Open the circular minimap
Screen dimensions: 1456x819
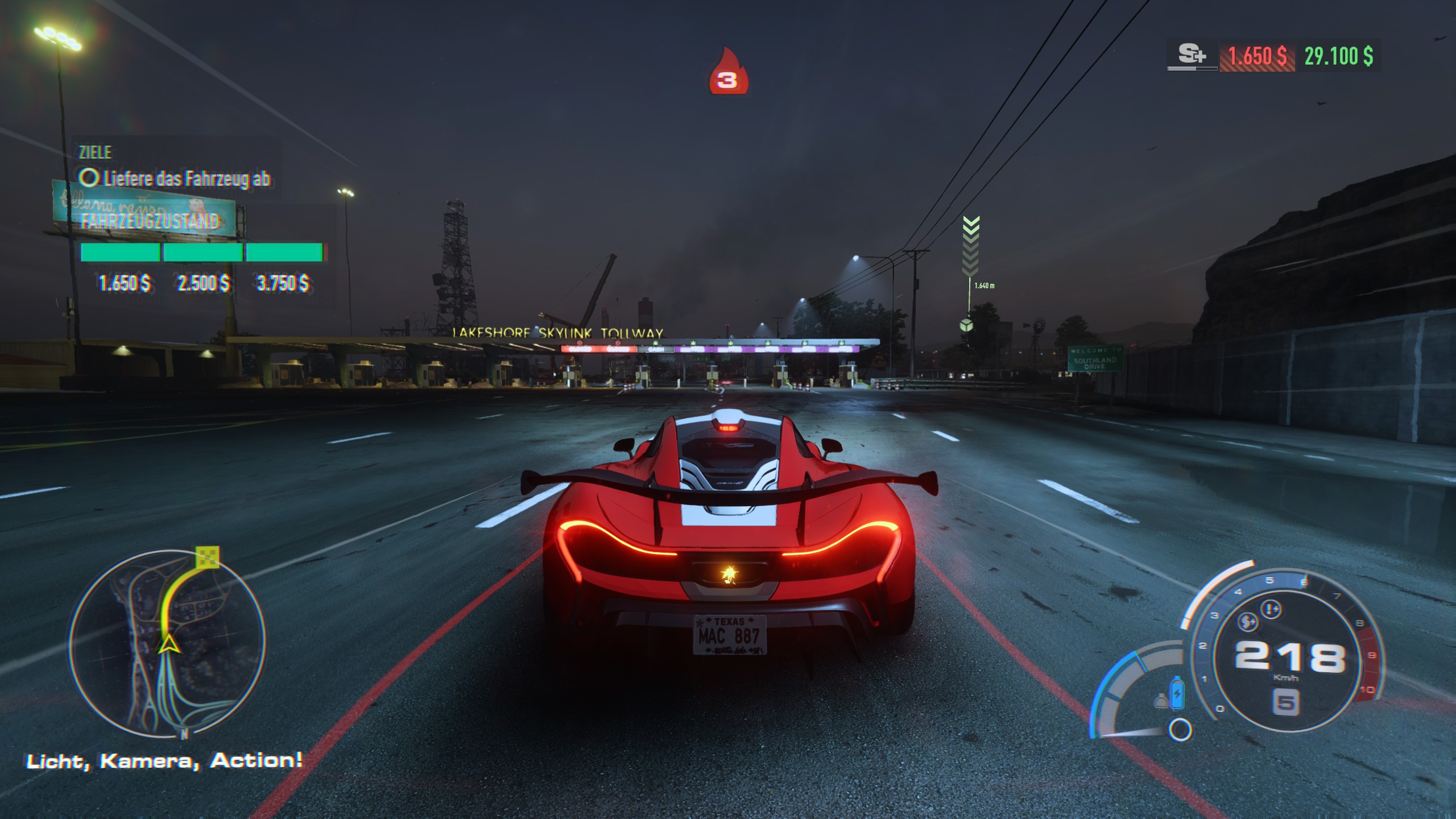(167, 643)
